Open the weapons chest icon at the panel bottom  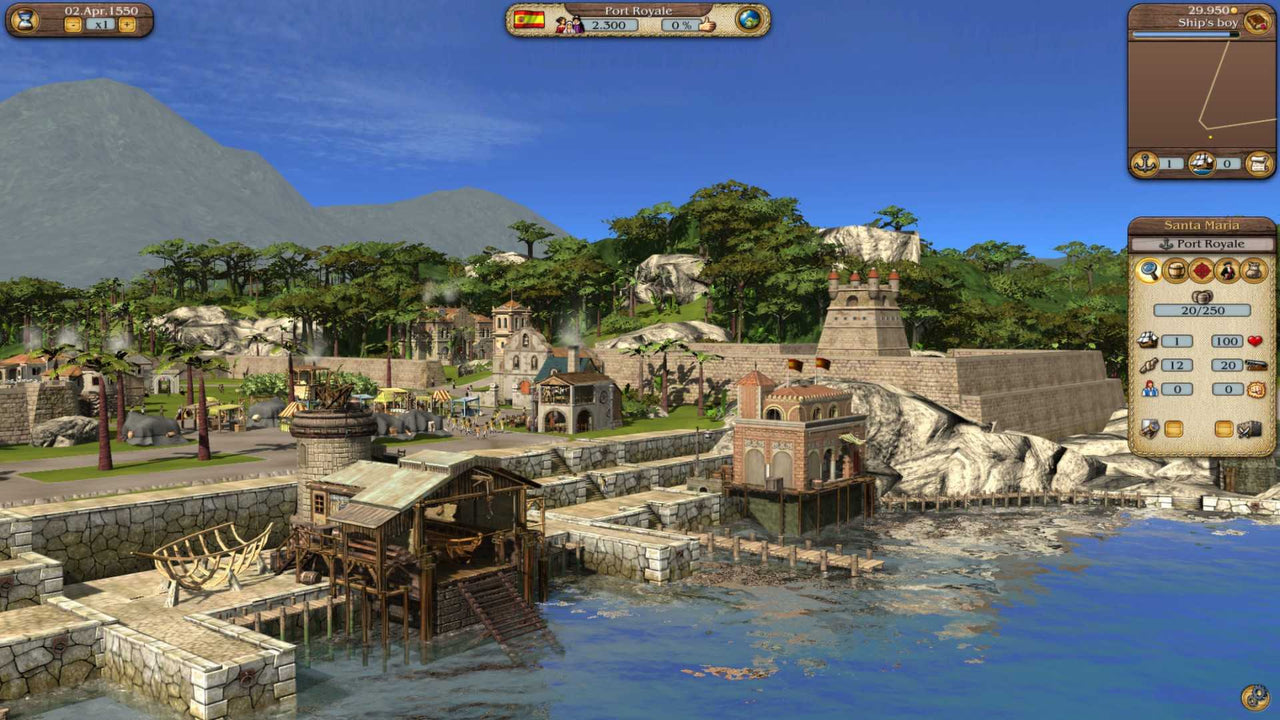[x=1250, y=428]
